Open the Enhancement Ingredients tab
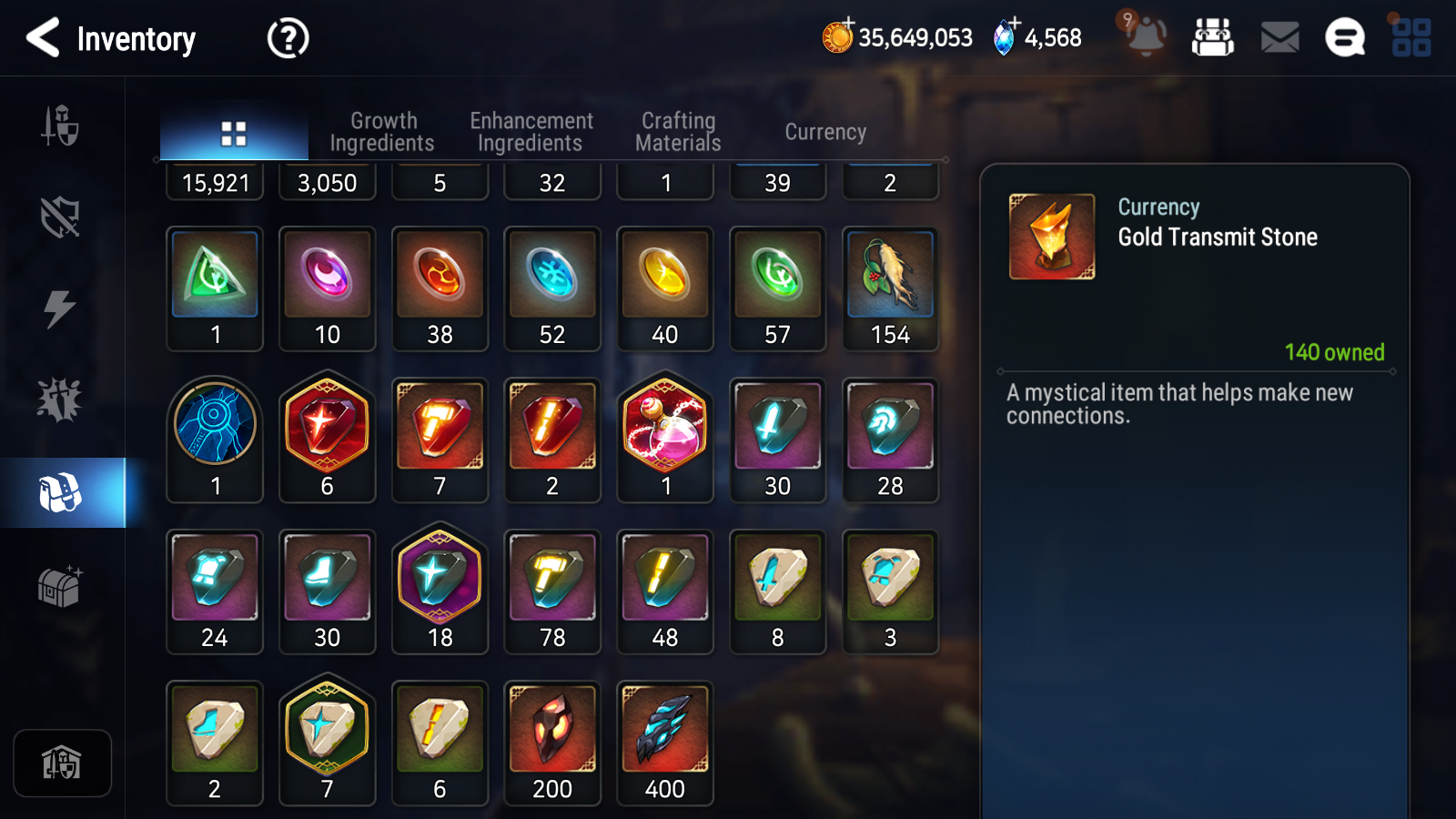The image size is (1456, 819). (531, 132)
